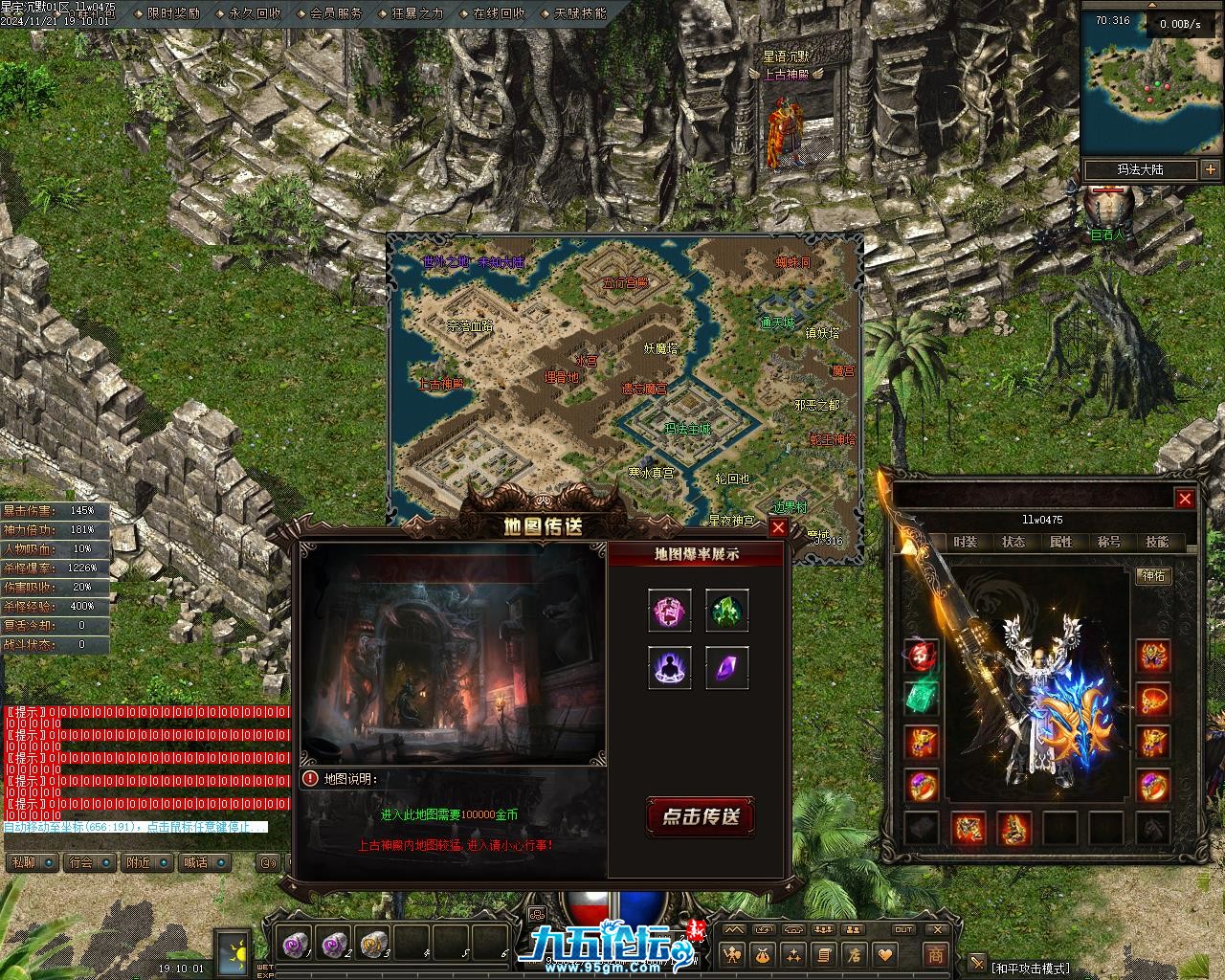Open the 限时奖励 menu
Image resolution: width=1225 pixels, height=980 pixels.
(x=174, y=13)
